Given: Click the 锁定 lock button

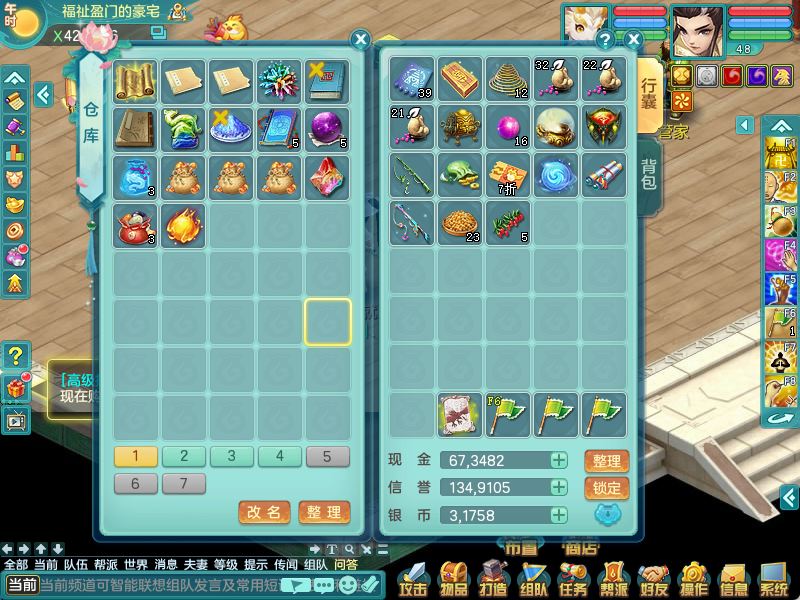Looking at the screenshot, I should [606, 488].
